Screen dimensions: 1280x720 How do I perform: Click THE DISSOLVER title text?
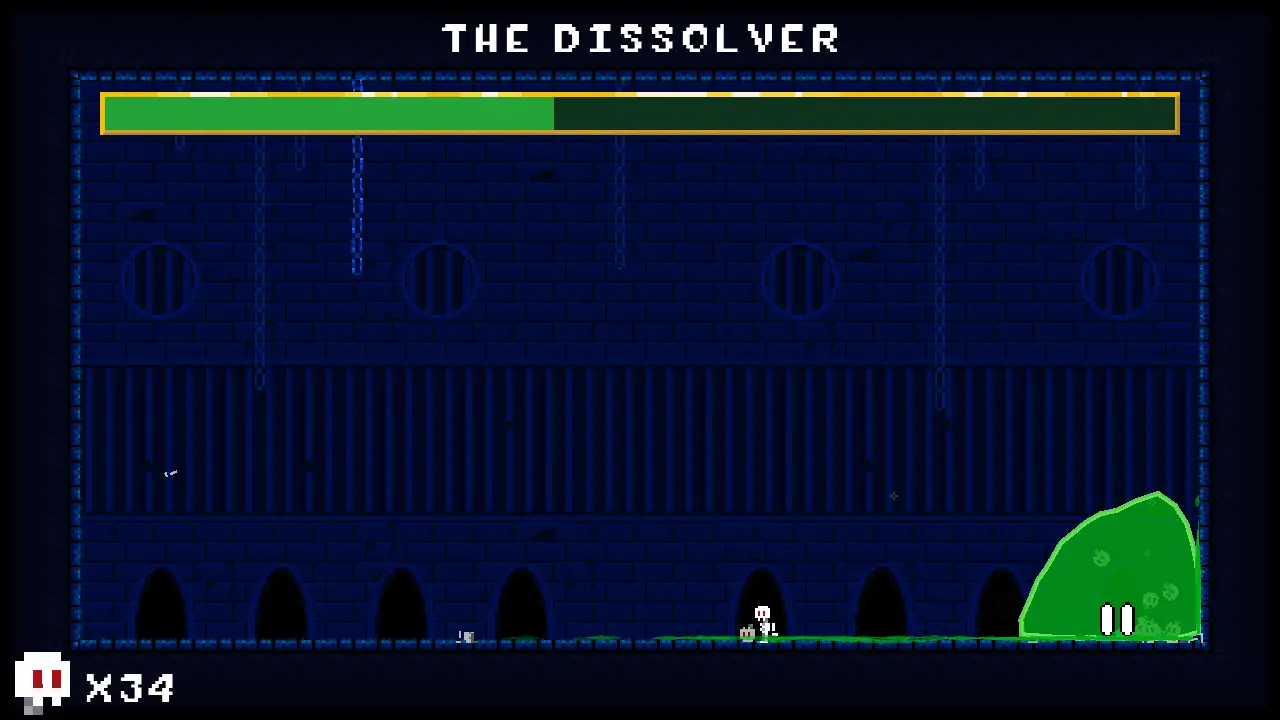[640, 38]
